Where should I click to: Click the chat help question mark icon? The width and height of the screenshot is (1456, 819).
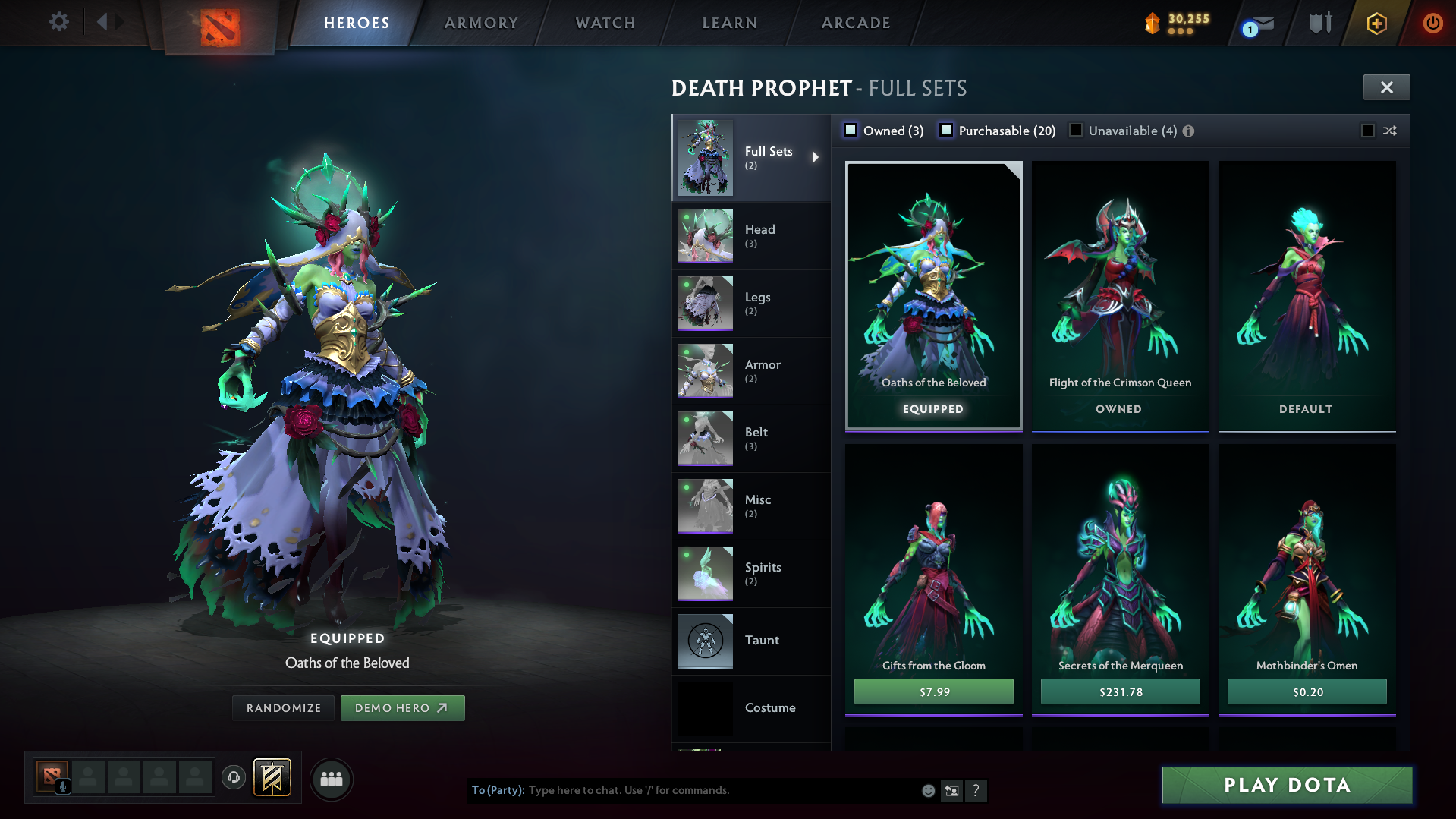pos(976,791)
